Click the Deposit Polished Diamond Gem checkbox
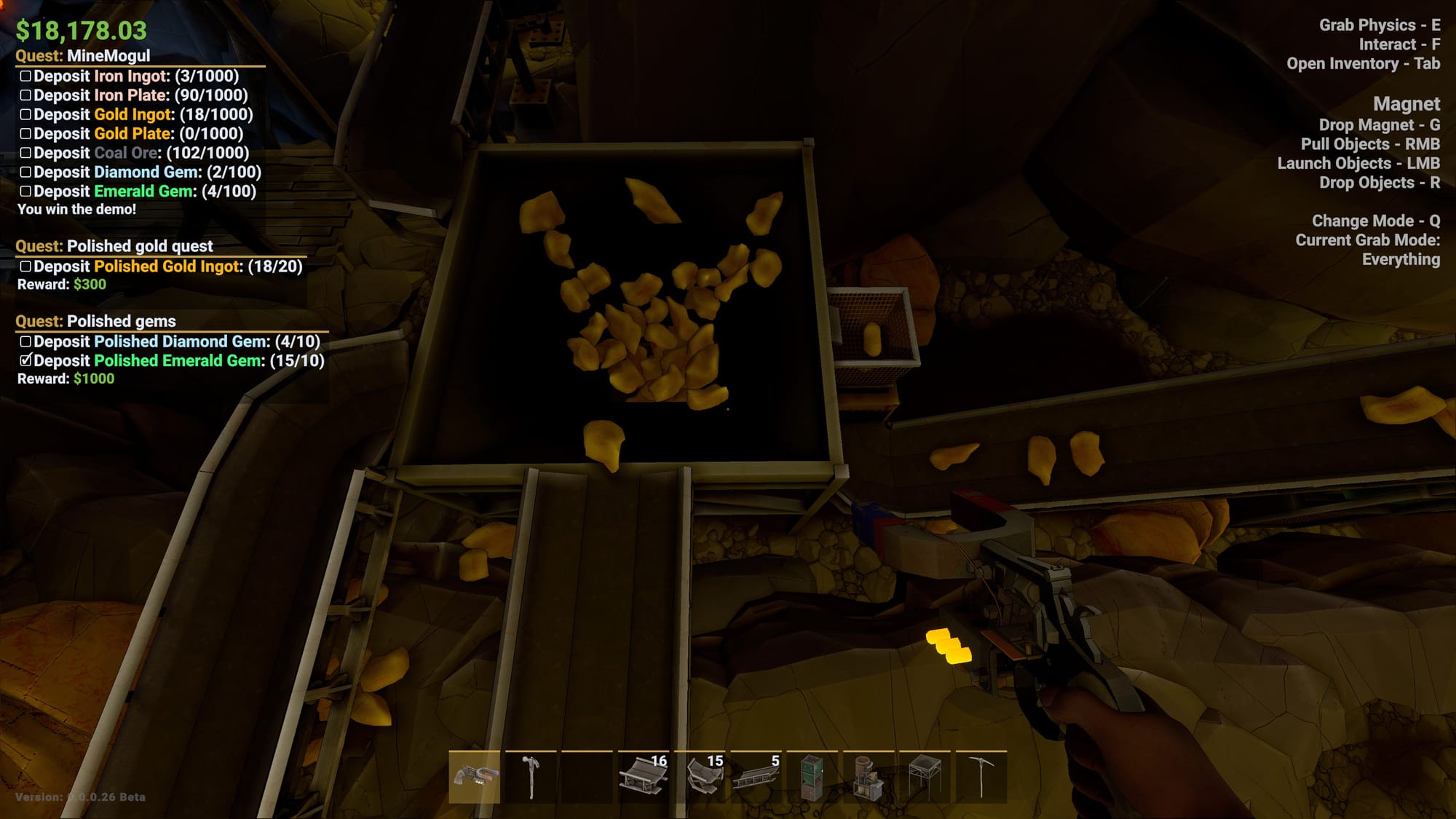The width and height of the screenshot is (1456, 819). pos(26,341)
